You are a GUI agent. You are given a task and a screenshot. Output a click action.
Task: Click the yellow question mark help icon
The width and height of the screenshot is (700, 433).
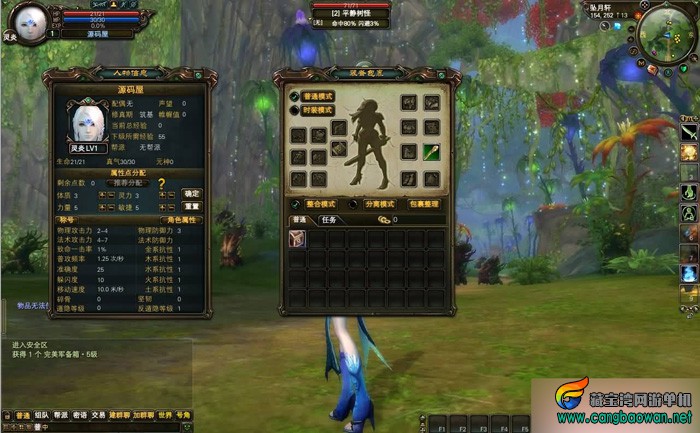coord(161,184)
